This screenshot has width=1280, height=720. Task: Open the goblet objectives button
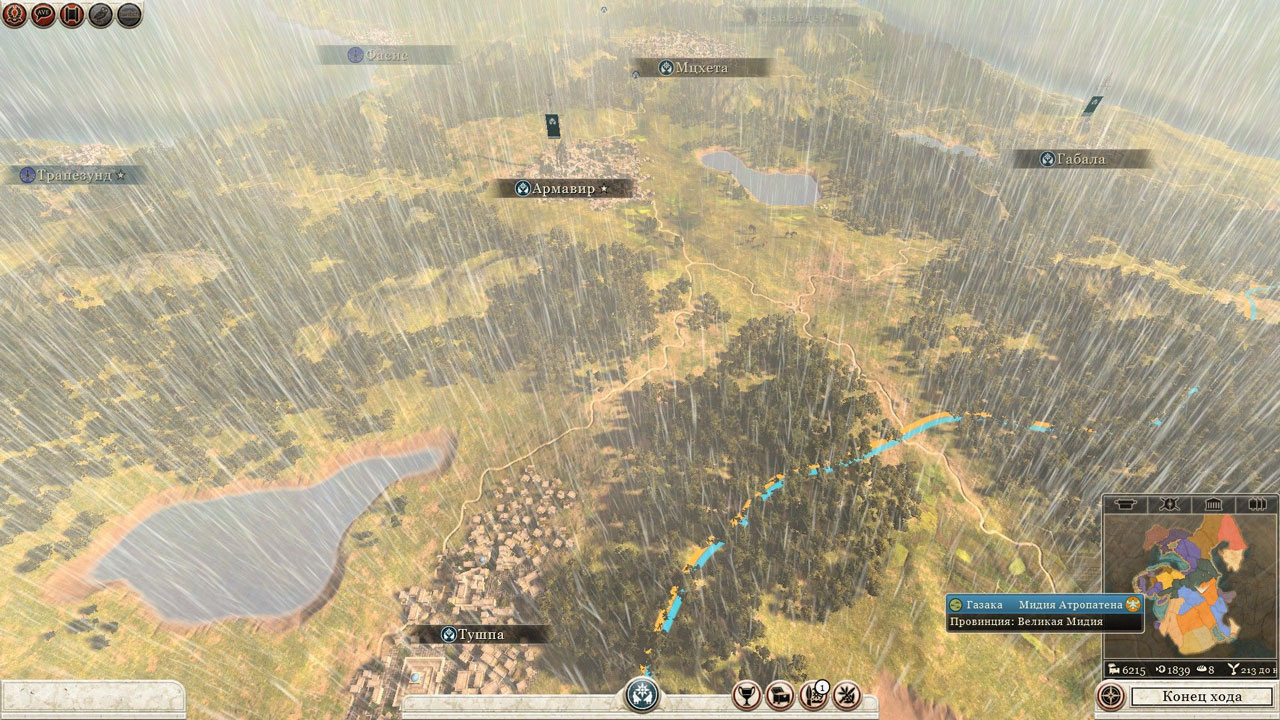coord(747,694)
